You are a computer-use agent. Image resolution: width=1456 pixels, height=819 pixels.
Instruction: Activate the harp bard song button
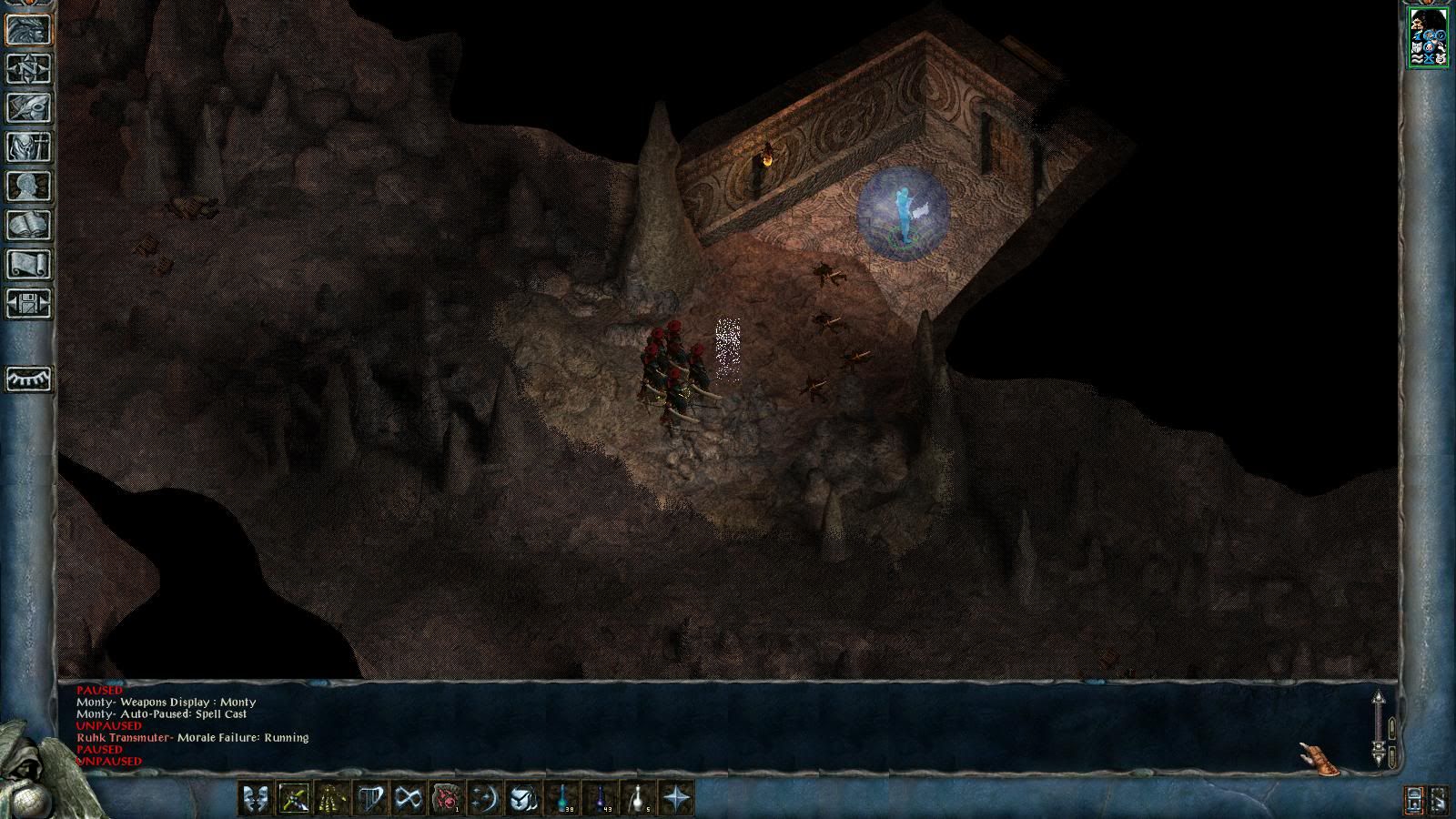[x=369, y=799]
